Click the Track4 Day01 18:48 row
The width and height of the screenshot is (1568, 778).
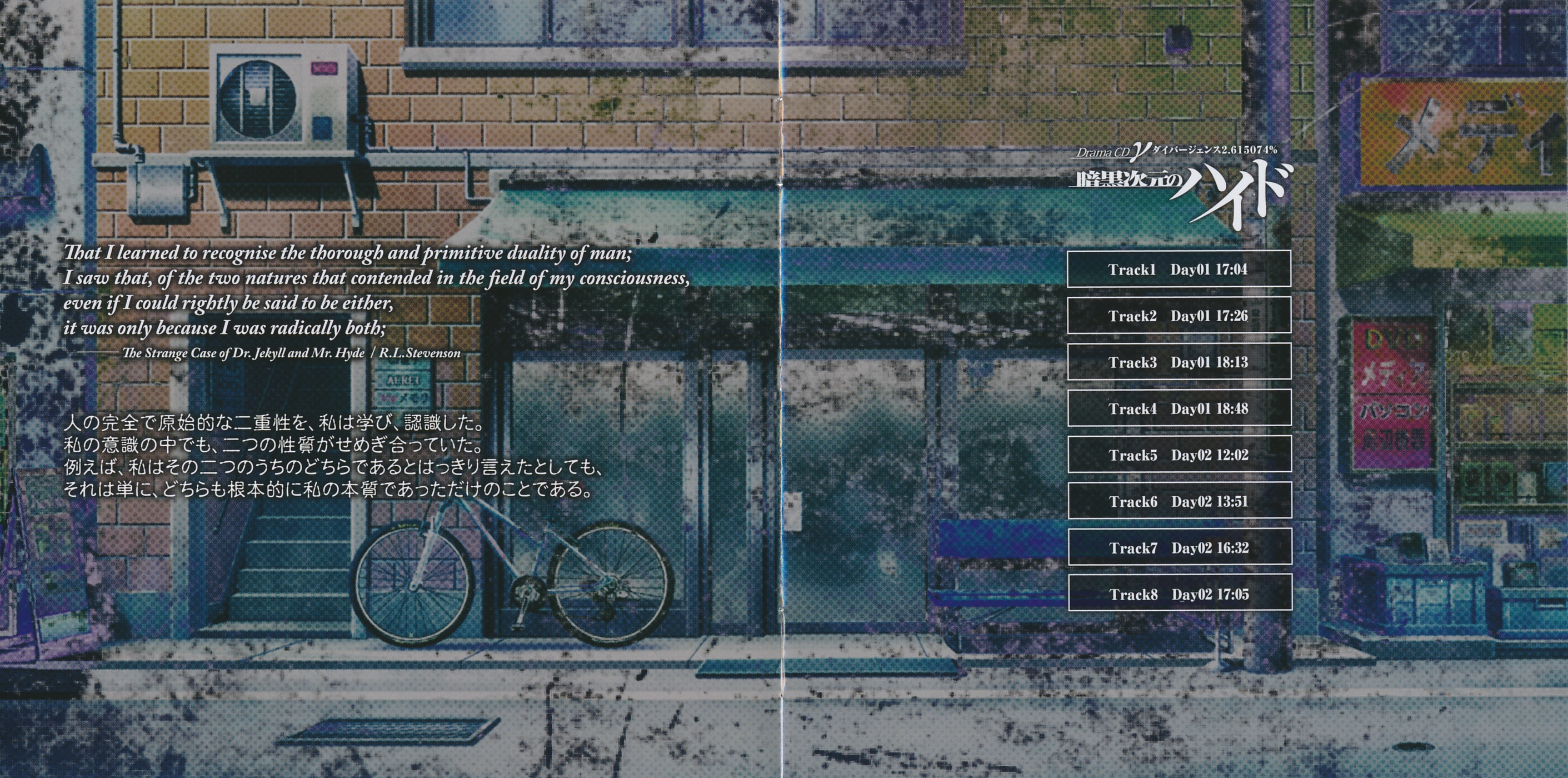[1179, 408]
